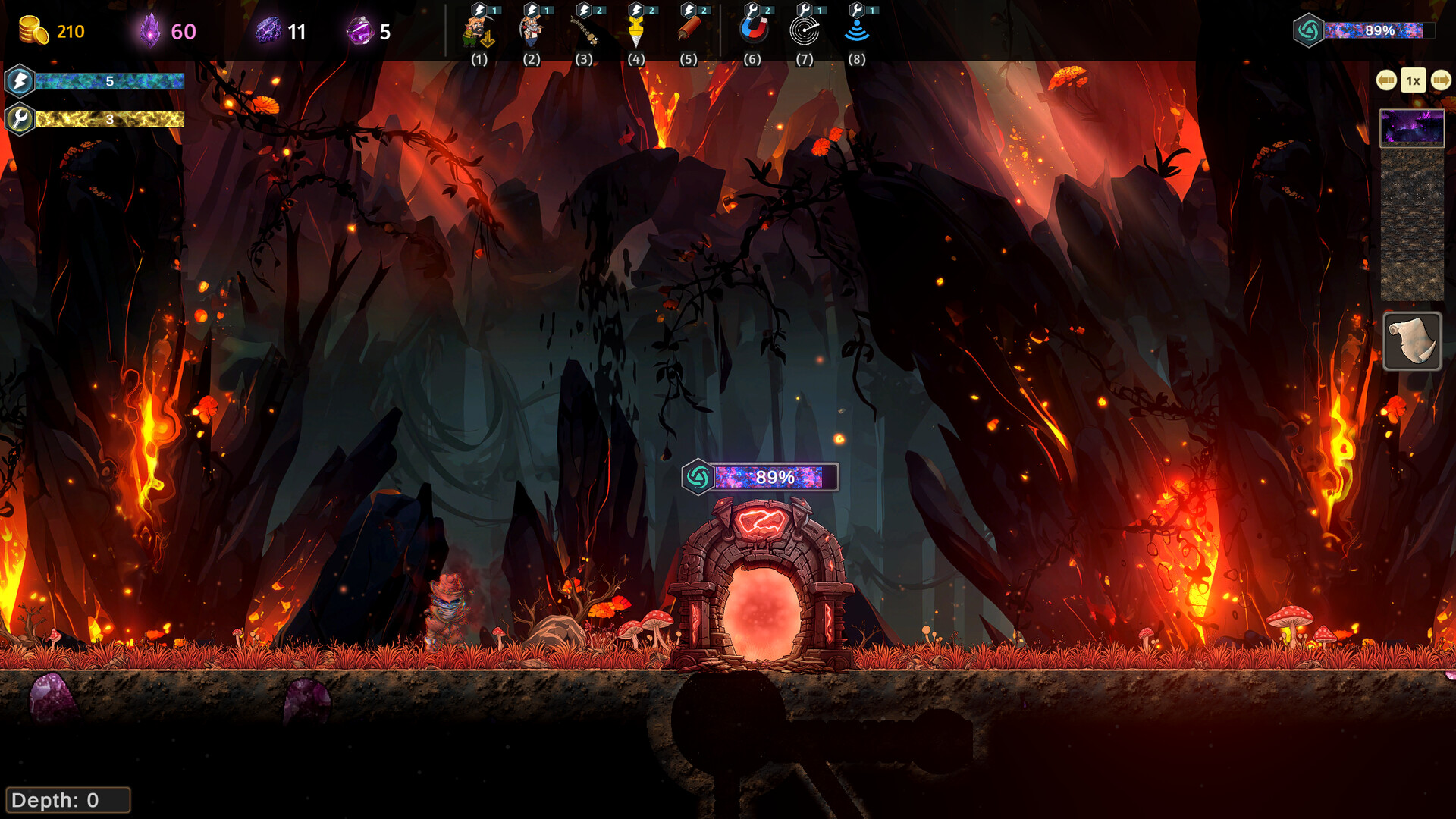The width and height of the screenshot is (1456, 819).
Task: Click the 1x game speed button
Action: (1414, 80)
